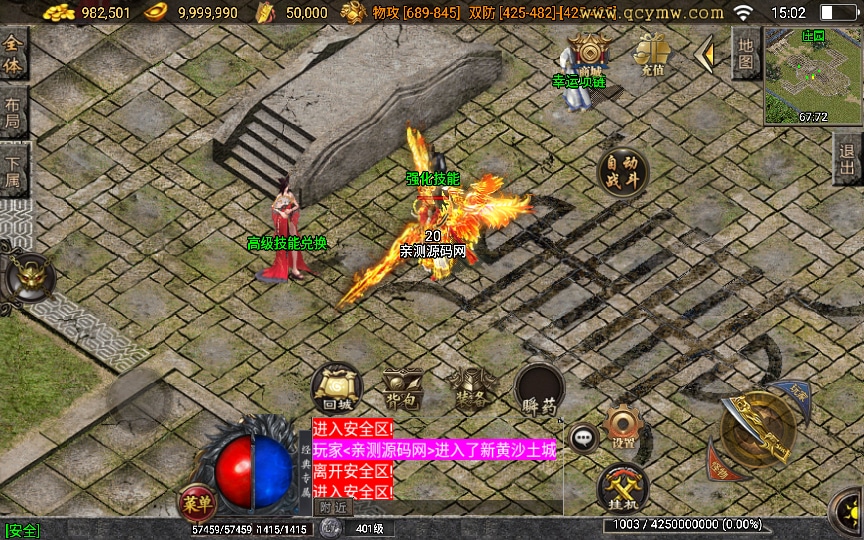Click the minimap in the corner

812,75
